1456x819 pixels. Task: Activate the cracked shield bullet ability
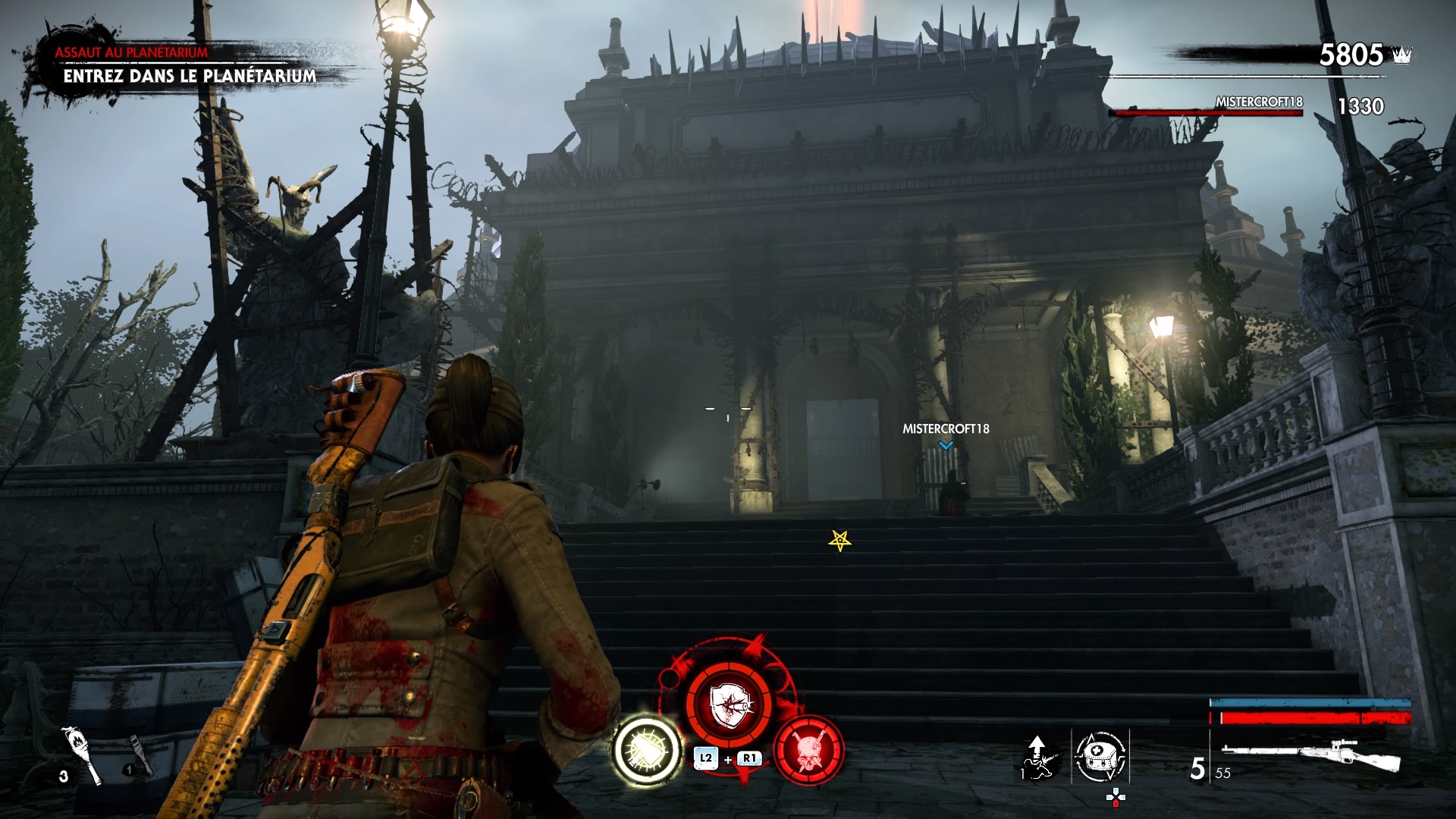point(729,704)
